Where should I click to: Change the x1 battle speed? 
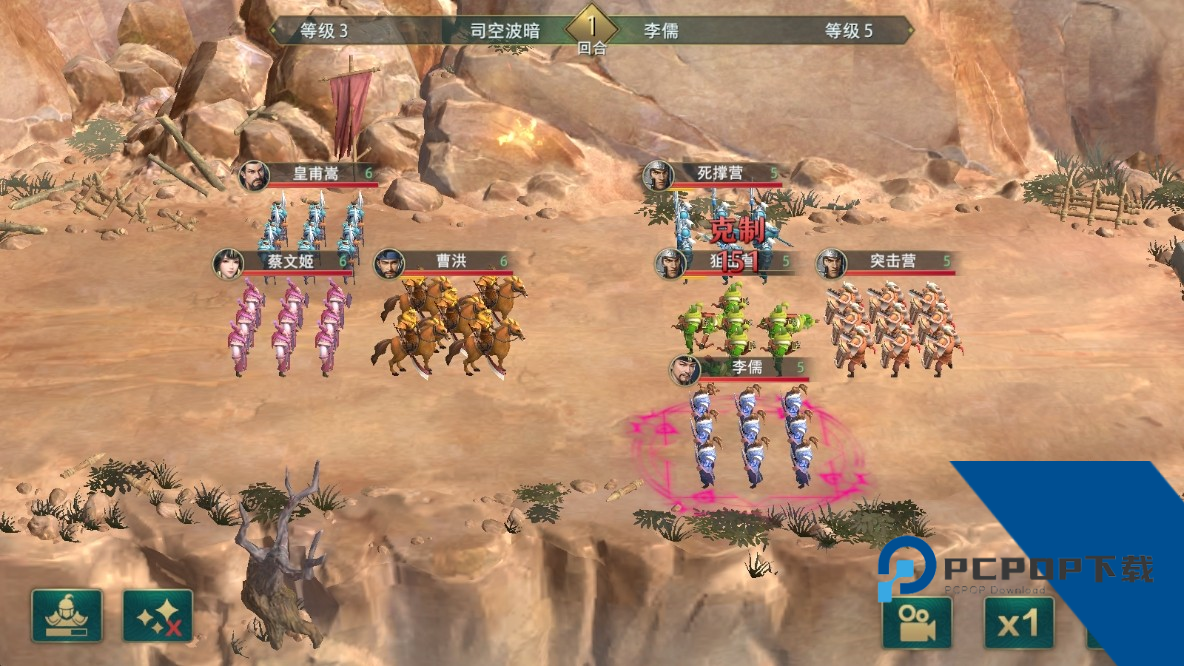(1018, 624)
